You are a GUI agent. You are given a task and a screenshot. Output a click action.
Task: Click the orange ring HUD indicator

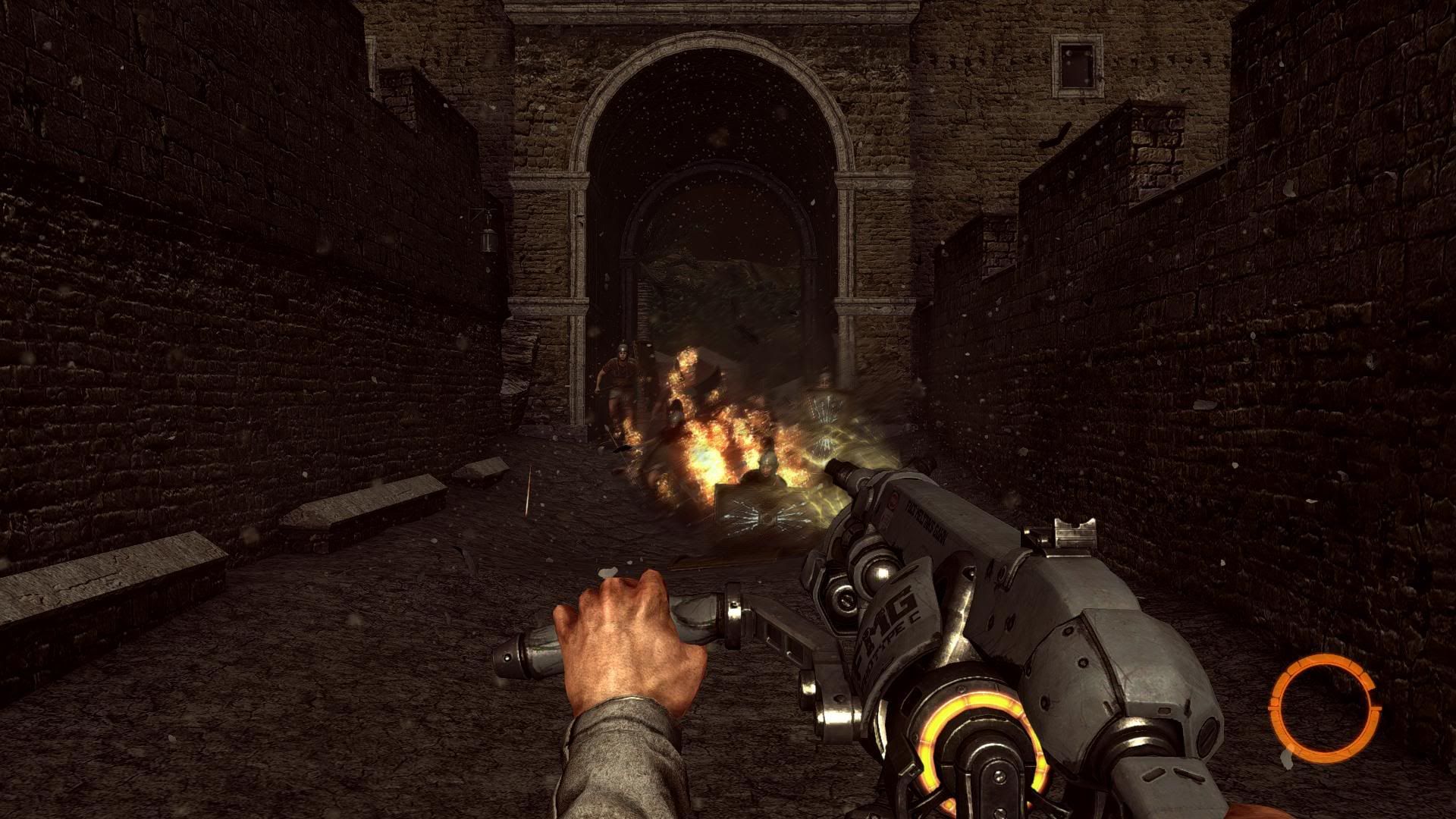[1324, 707]
